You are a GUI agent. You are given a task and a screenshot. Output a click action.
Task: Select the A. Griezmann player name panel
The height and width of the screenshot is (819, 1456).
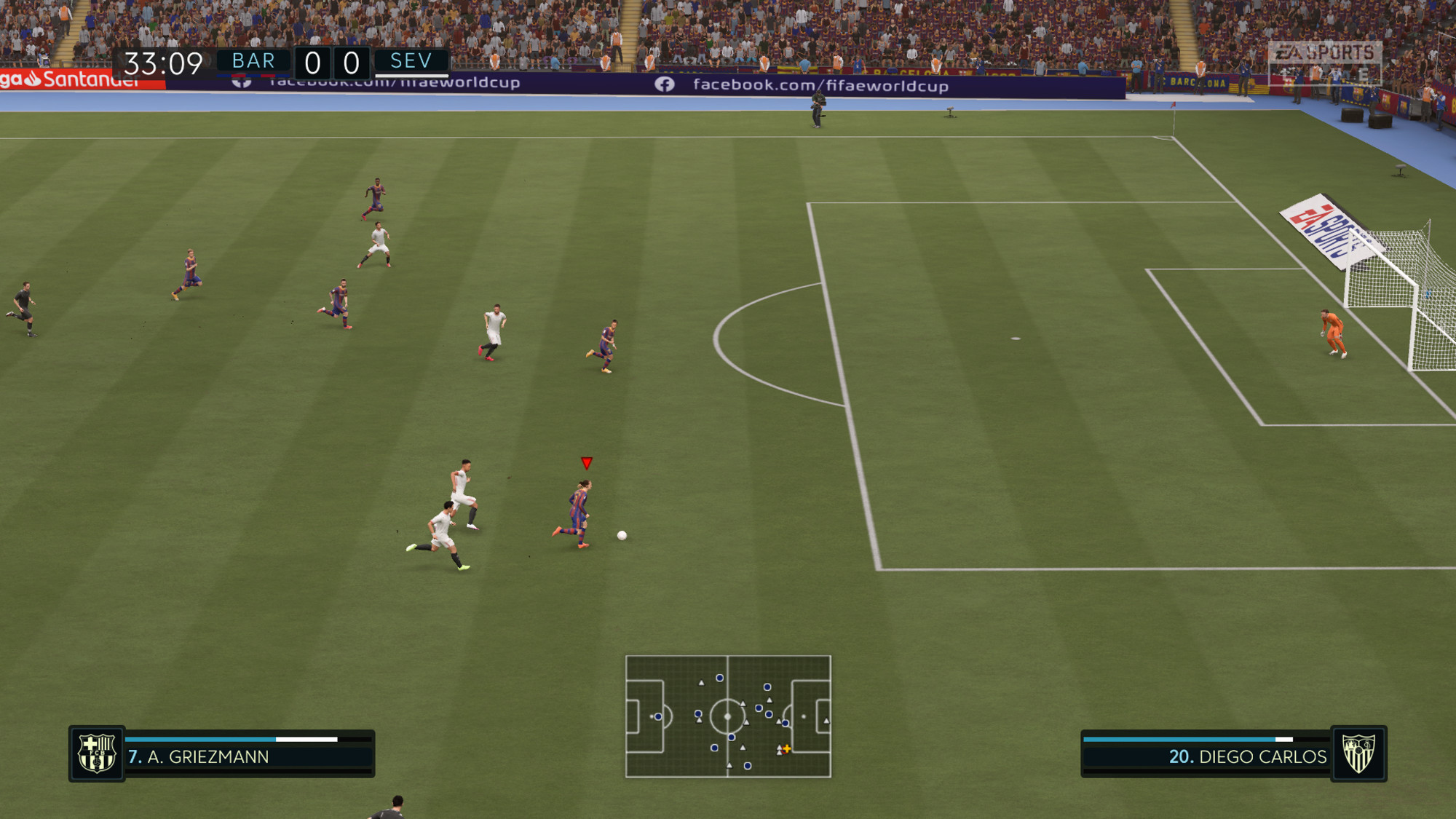click(249, 756)
